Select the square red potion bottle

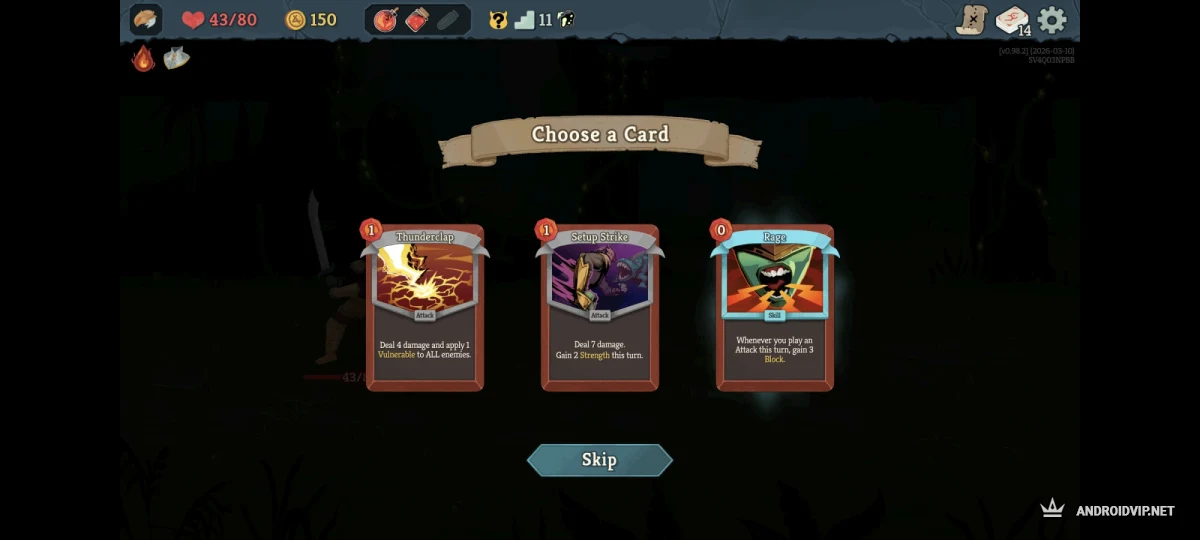[417, 20]
